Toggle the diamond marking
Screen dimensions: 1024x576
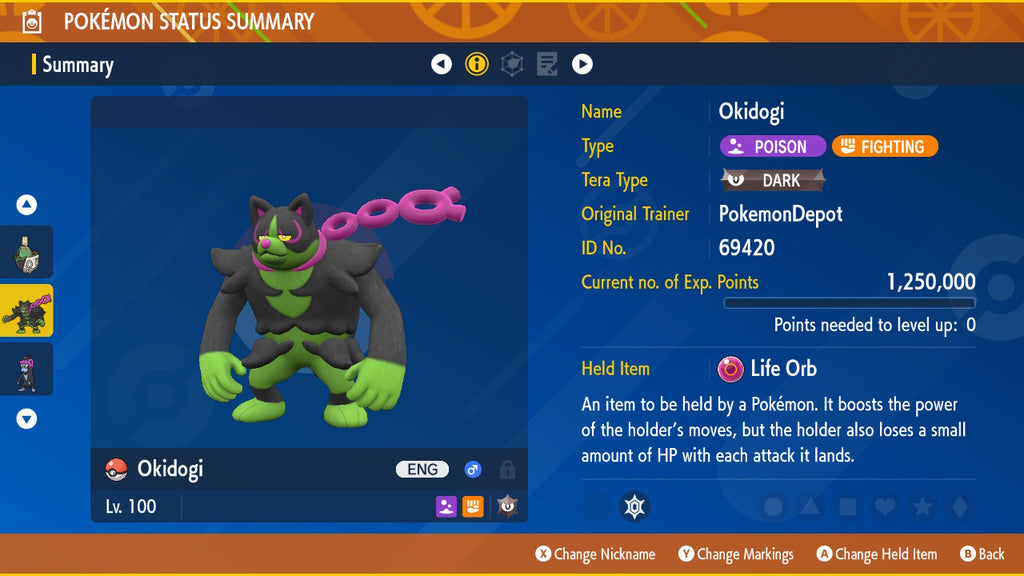959,507
